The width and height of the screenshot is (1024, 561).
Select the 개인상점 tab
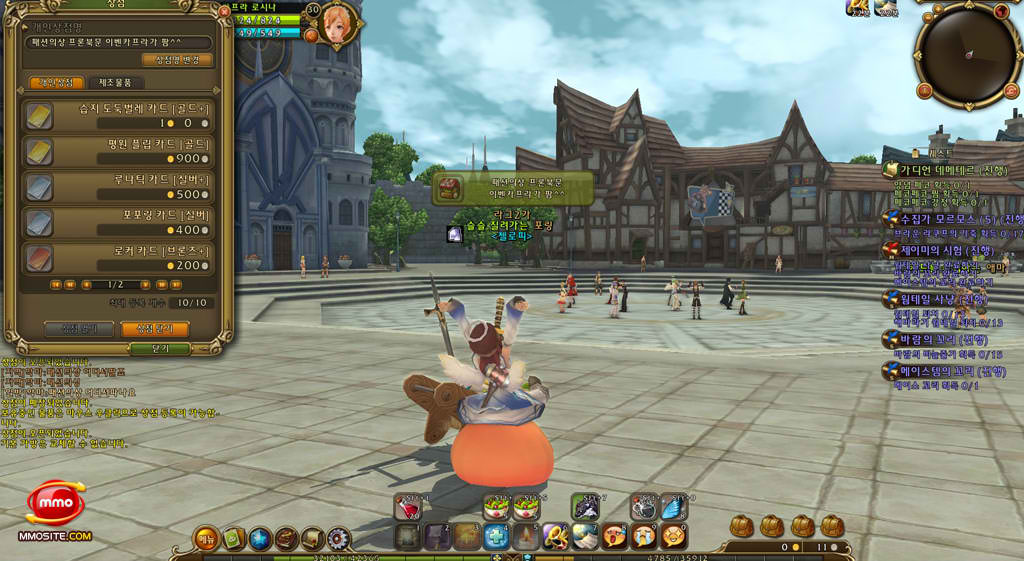pos(56,83)
